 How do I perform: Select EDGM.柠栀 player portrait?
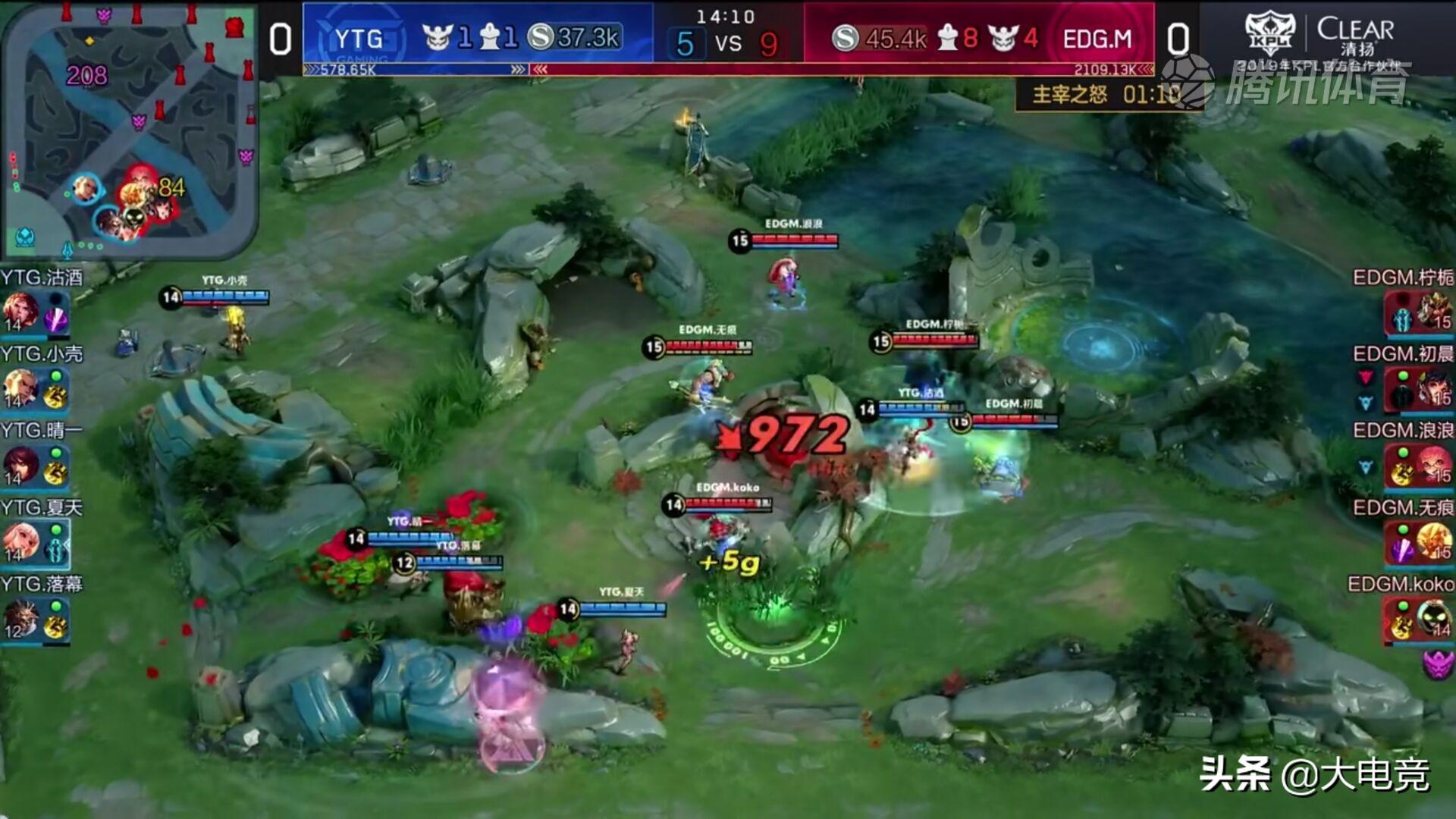1432,311
